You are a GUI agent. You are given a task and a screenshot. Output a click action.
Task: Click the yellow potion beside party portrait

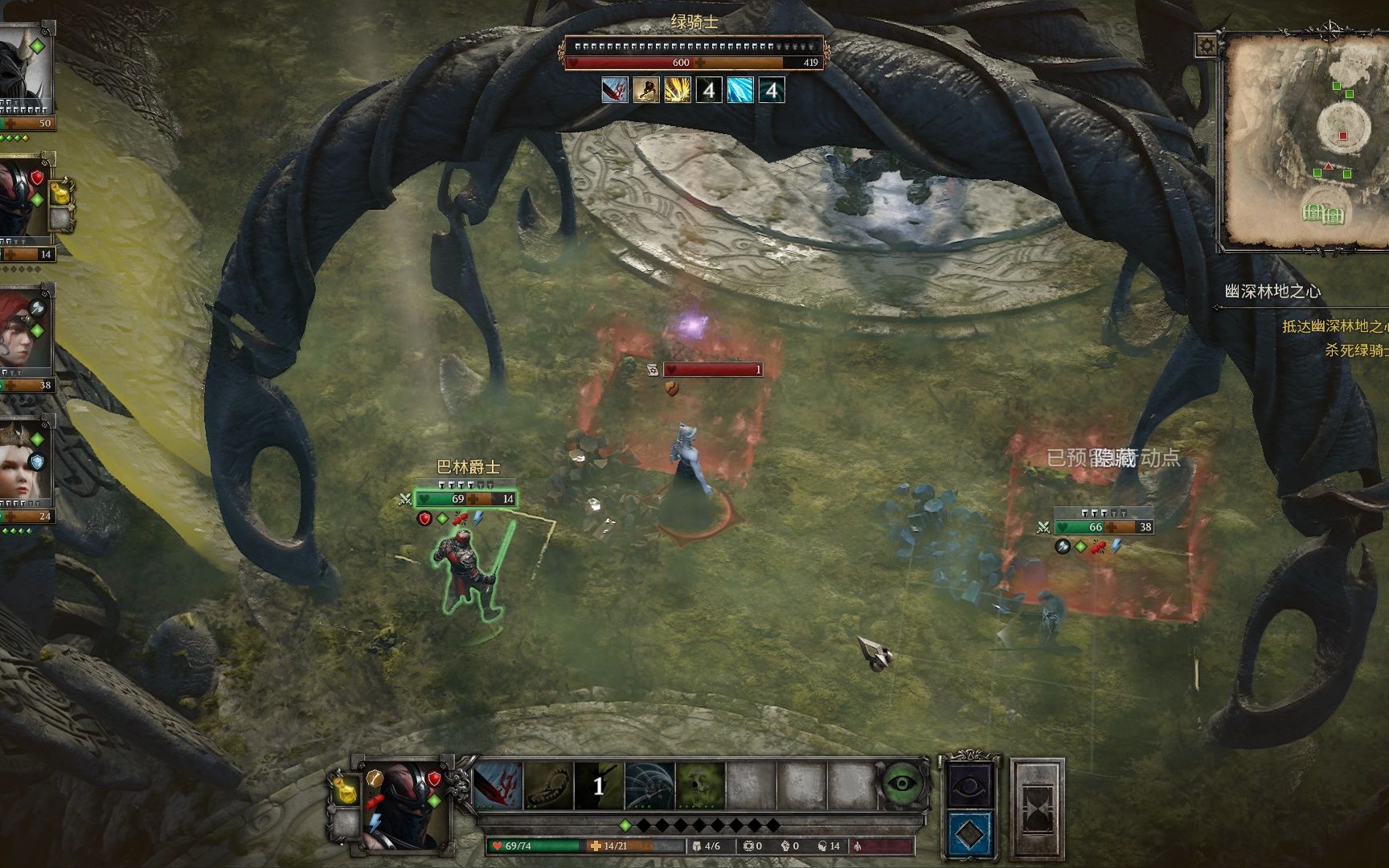pyautogui.click(x=63, y=194)
